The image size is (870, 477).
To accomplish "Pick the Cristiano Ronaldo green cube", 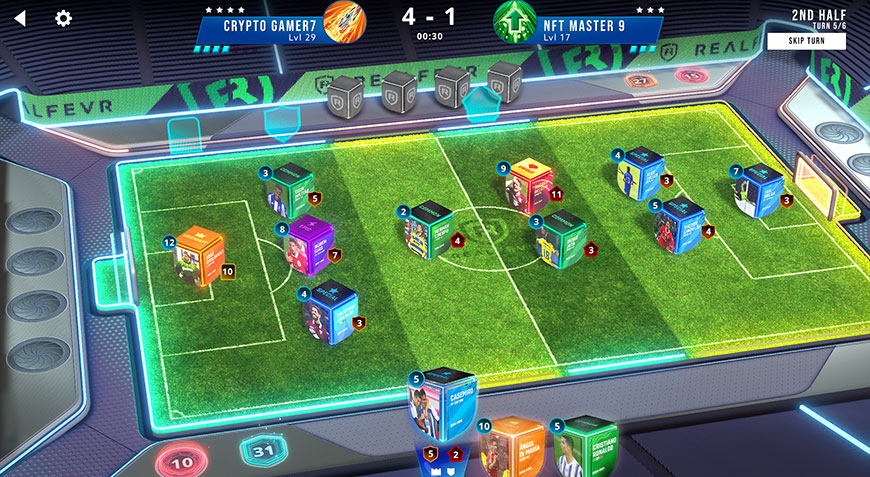I will pos(585,447).
